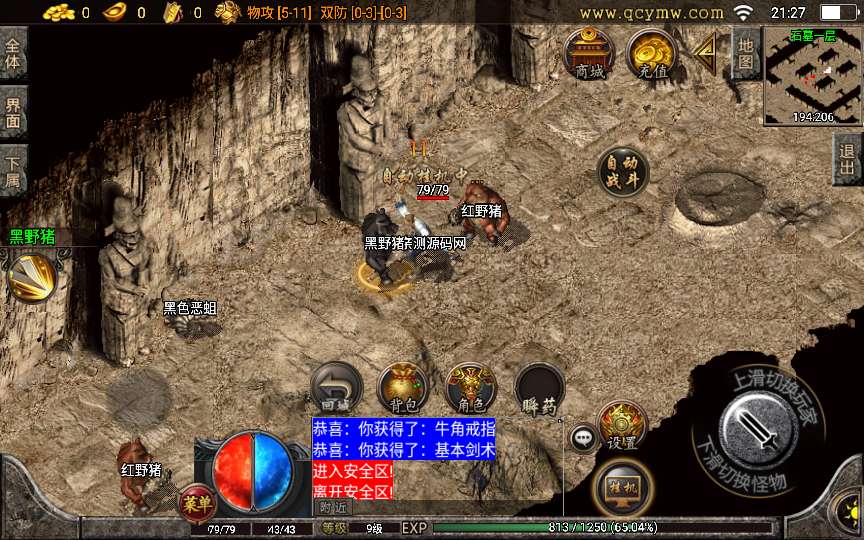
Task: Collapse the top menu with the triangle arrow
Action: click(x=707, y=50)
